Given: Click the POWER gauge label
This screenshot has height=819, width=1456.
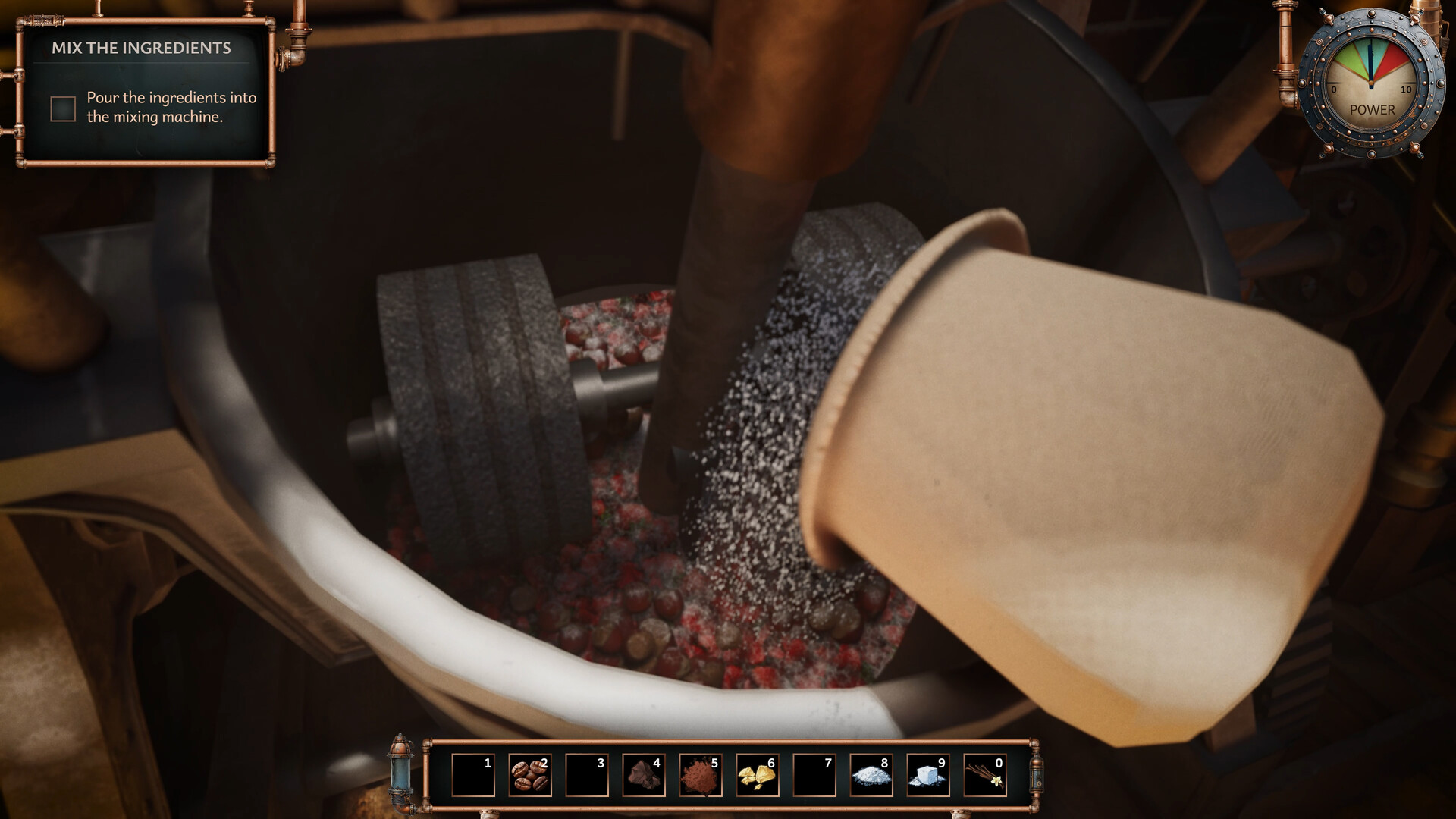Looking at the screenshot, I should point(1373,108).
